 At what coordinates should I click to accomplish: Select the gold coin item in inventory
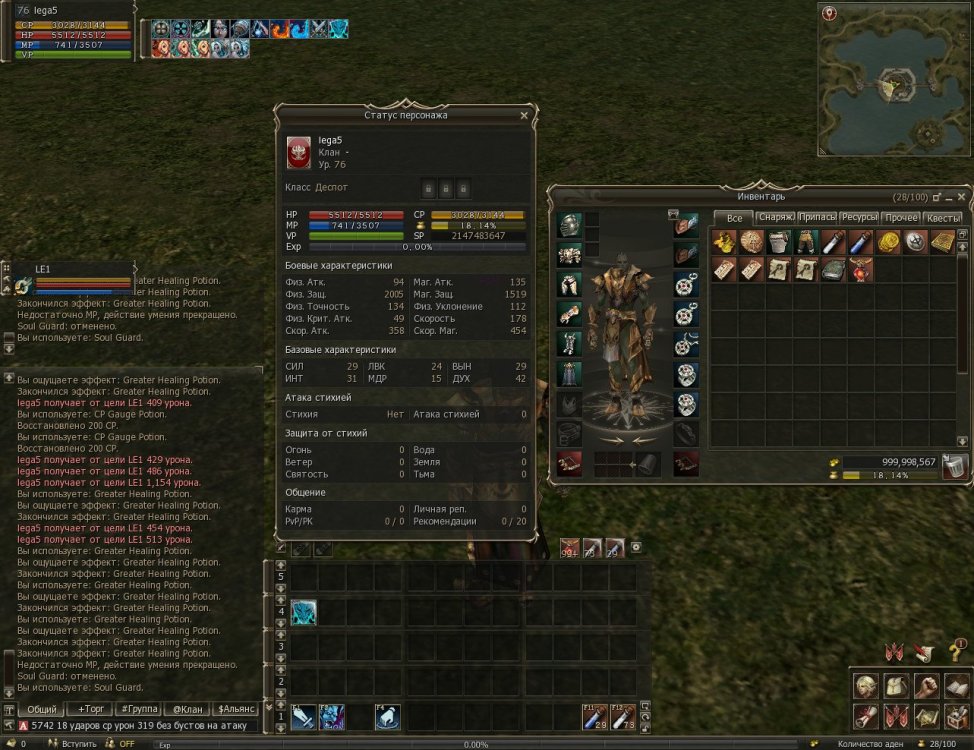887,242
